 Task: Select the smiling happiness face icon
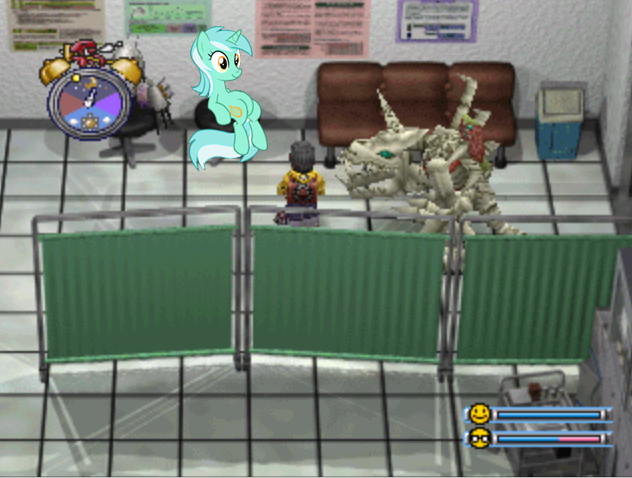[480, 414]
